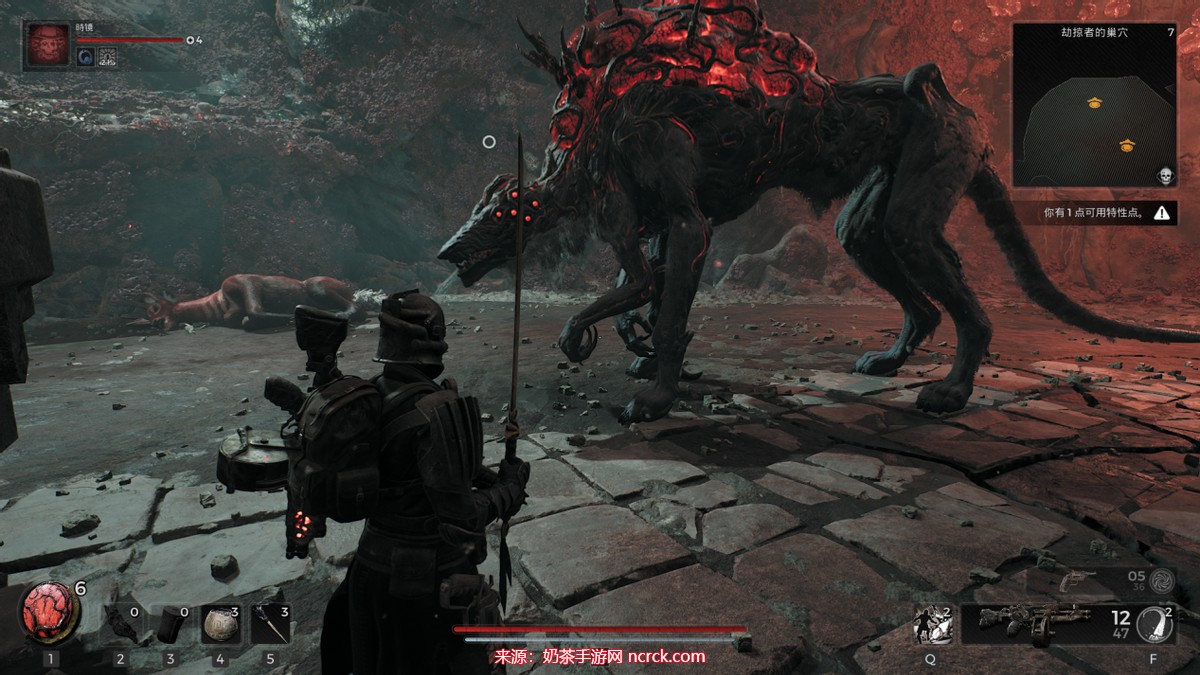Select the dark cylinder item slot
Viewport: 1200px width, 675px height.
point(170,624)
